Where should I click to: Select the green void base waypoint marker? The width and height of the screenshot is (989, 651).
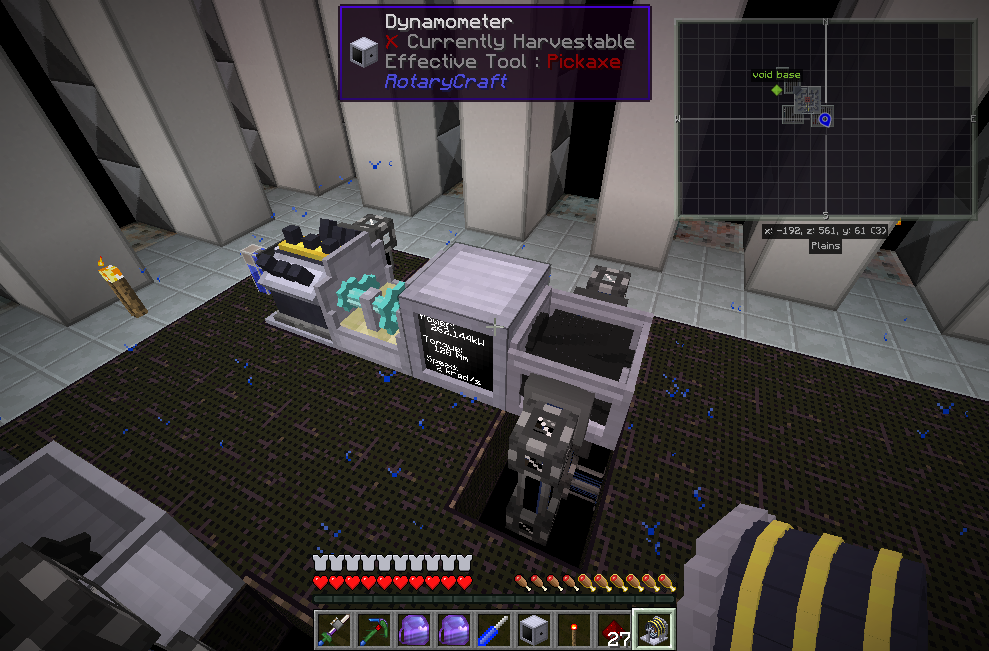click(776, 90)
